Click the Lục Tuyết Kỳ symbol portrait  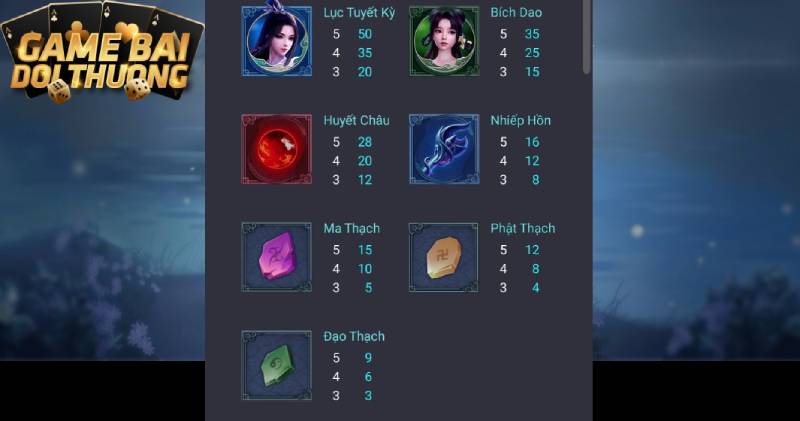(276, 40)
